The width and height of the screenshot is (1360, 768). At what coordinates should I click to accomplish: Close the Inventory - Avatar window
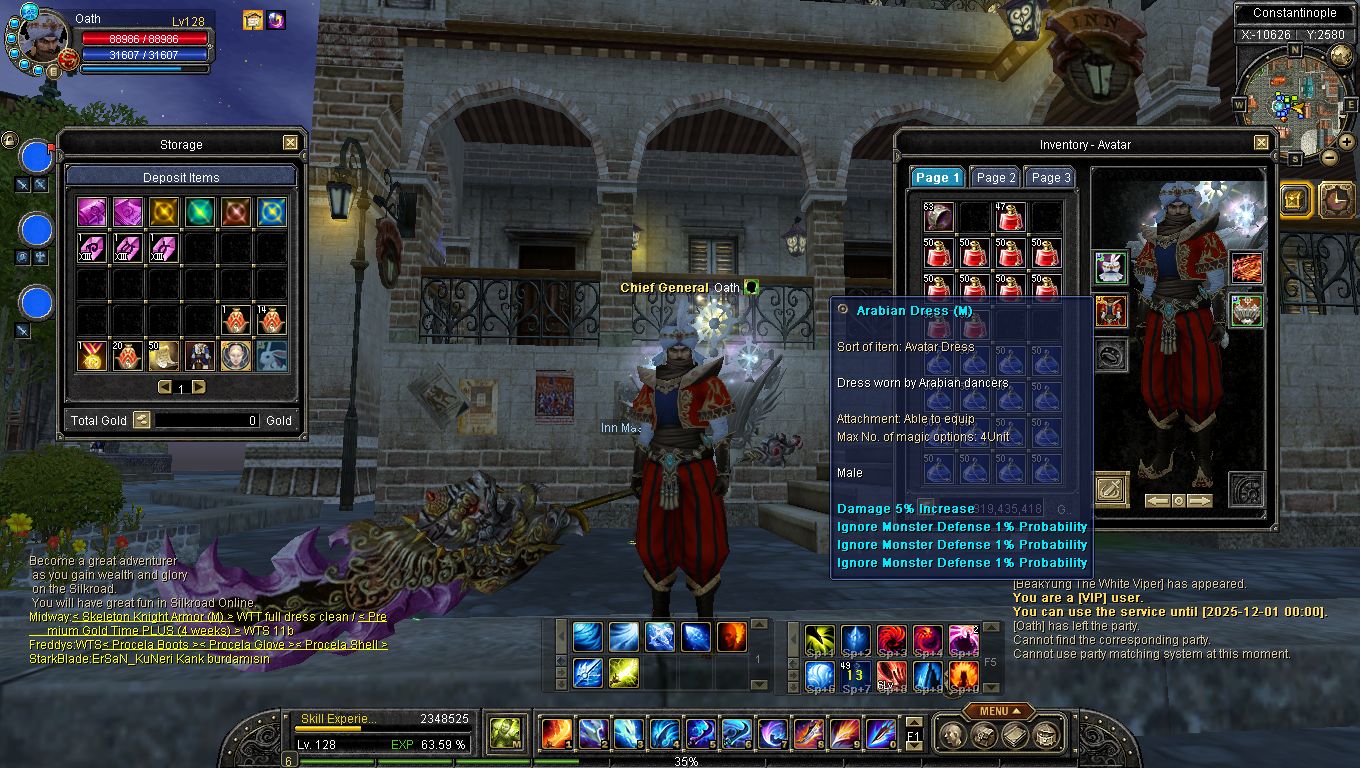tap(1261, 143)
